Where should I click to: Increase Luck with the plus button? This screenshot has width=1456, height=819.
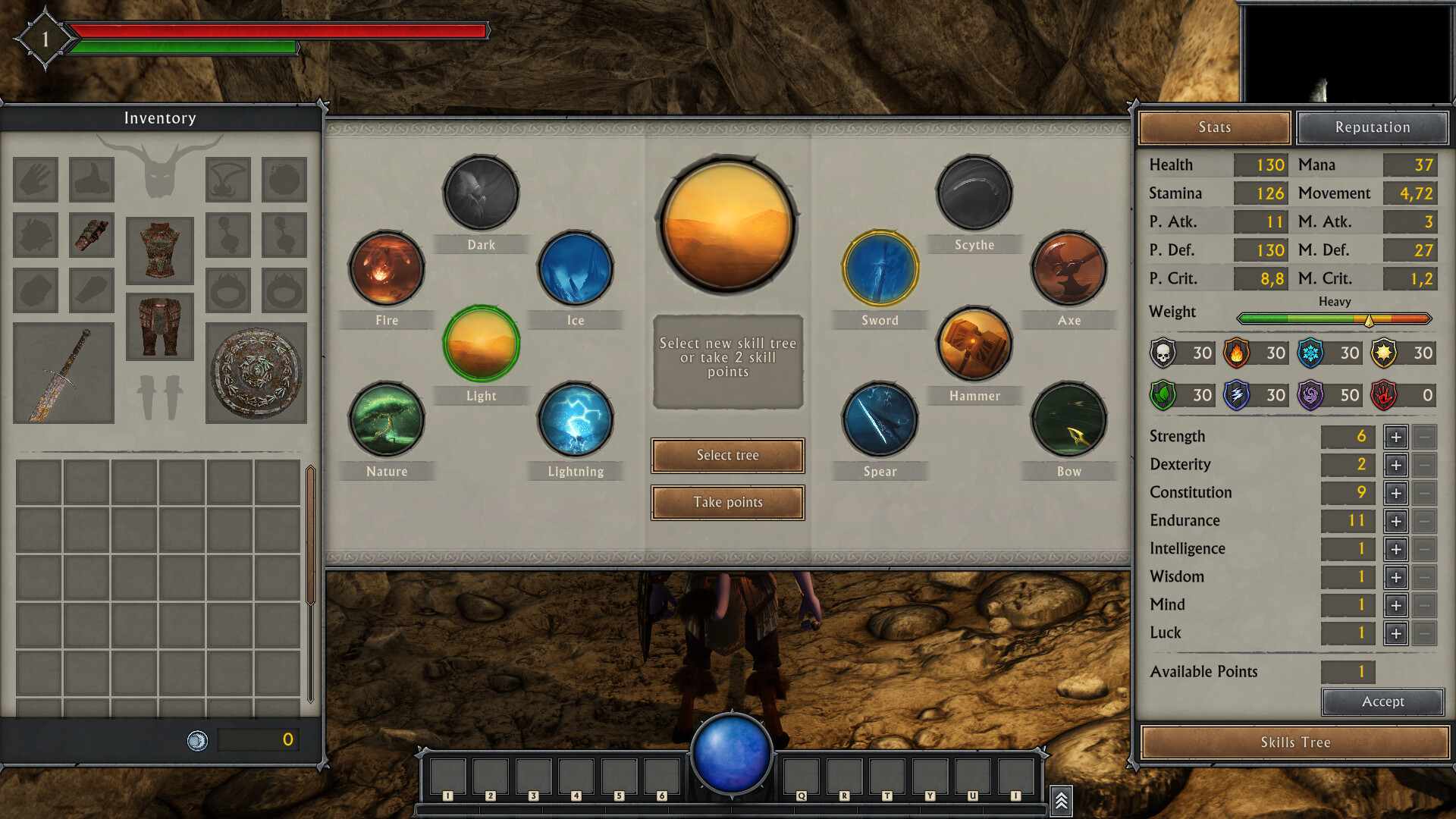pyautogui.click(x=1396, y=633)
